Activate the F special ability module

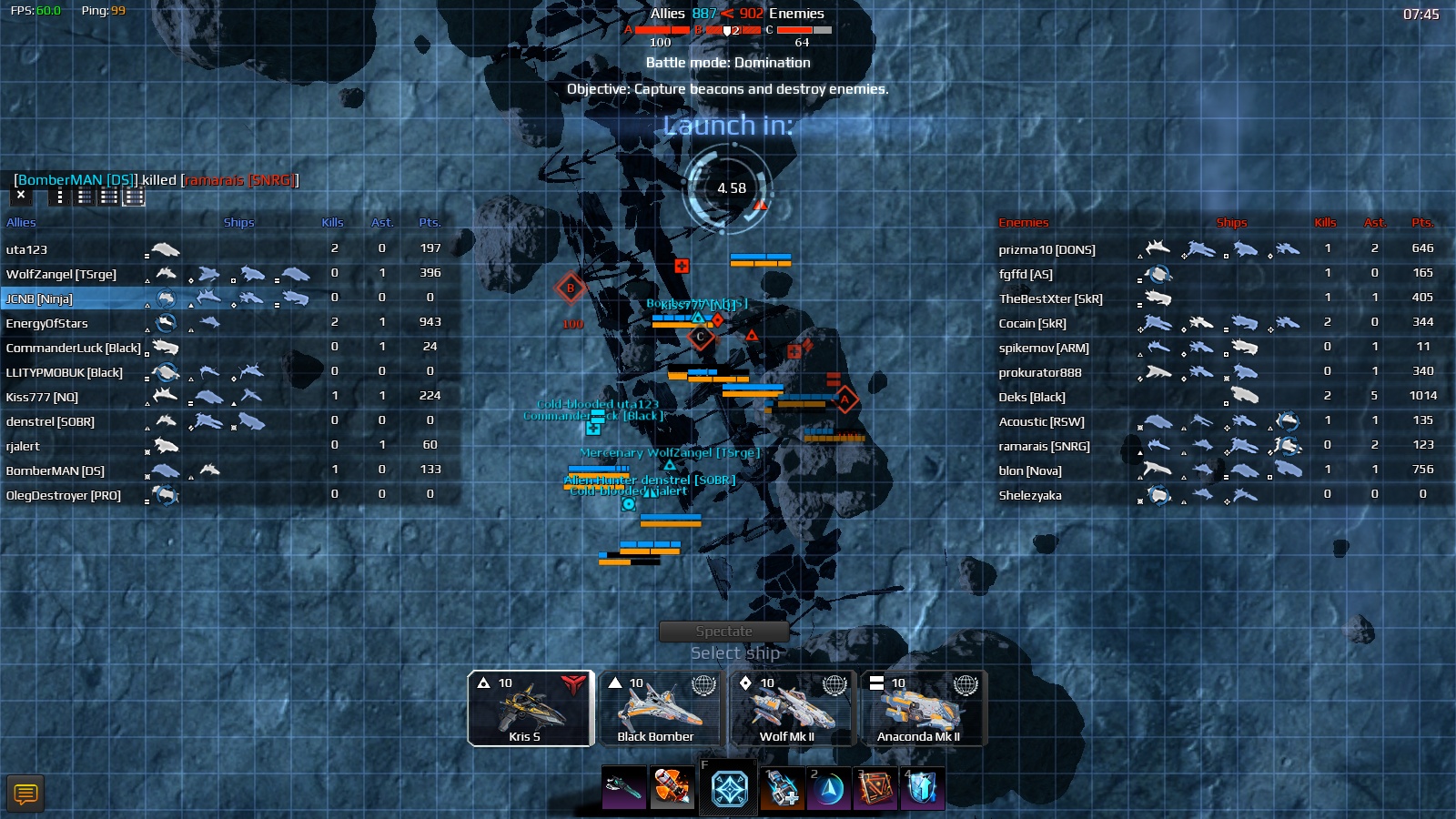tap(728, 790)
